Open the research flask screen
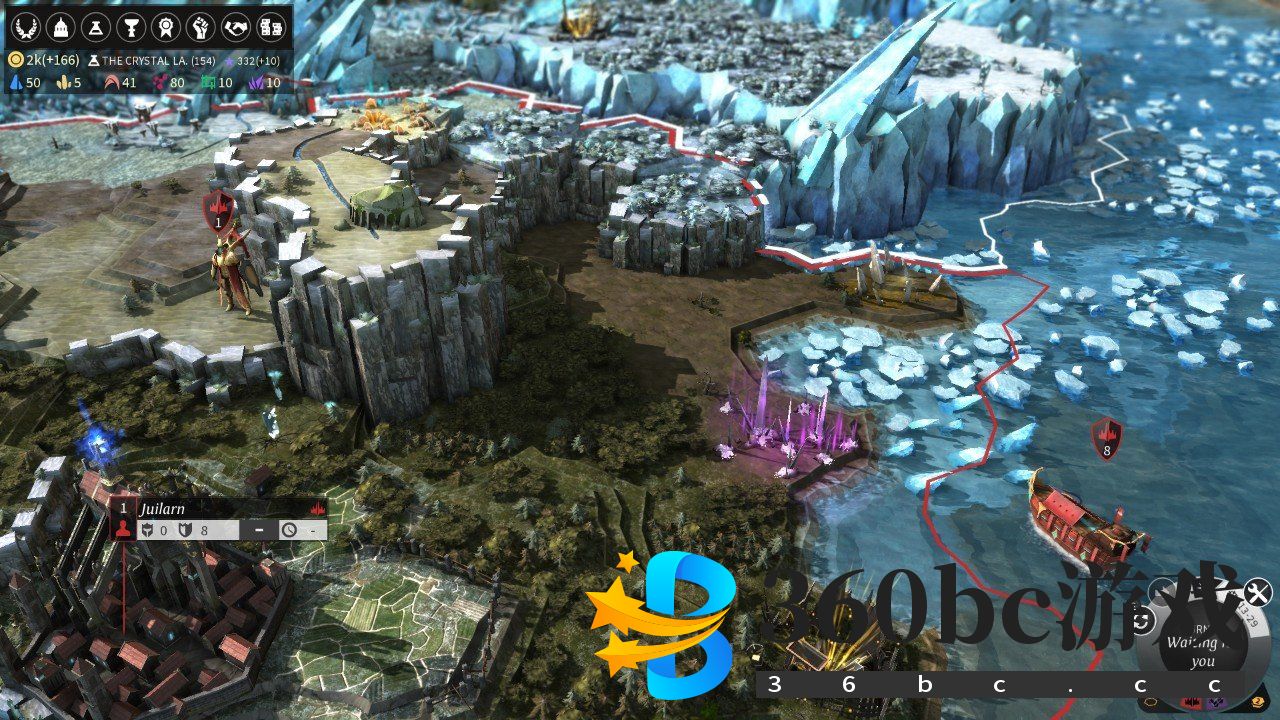Viewport: 1280px width, 720px height. [x=96, y=26]
